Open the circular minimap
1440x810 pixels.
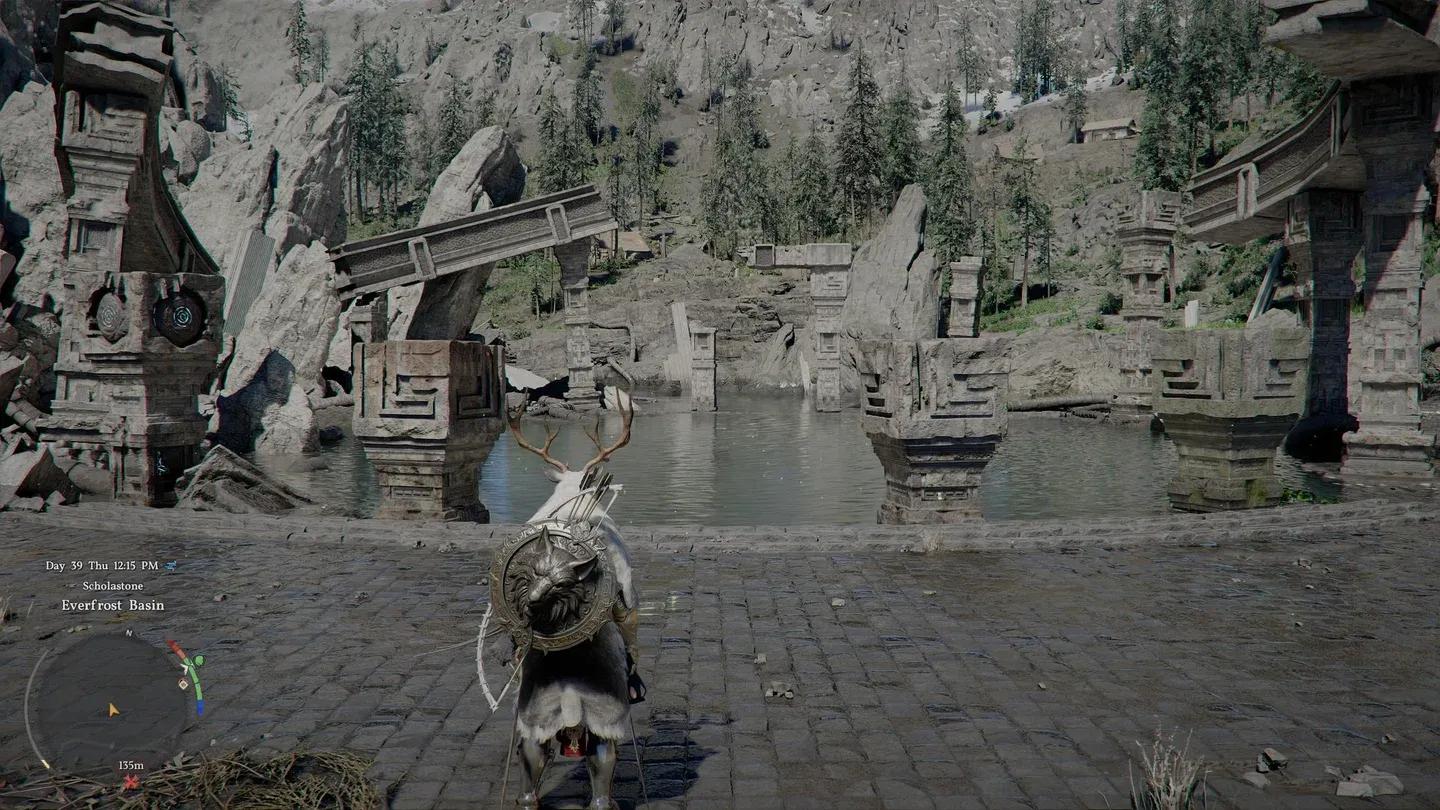point(108,702)
